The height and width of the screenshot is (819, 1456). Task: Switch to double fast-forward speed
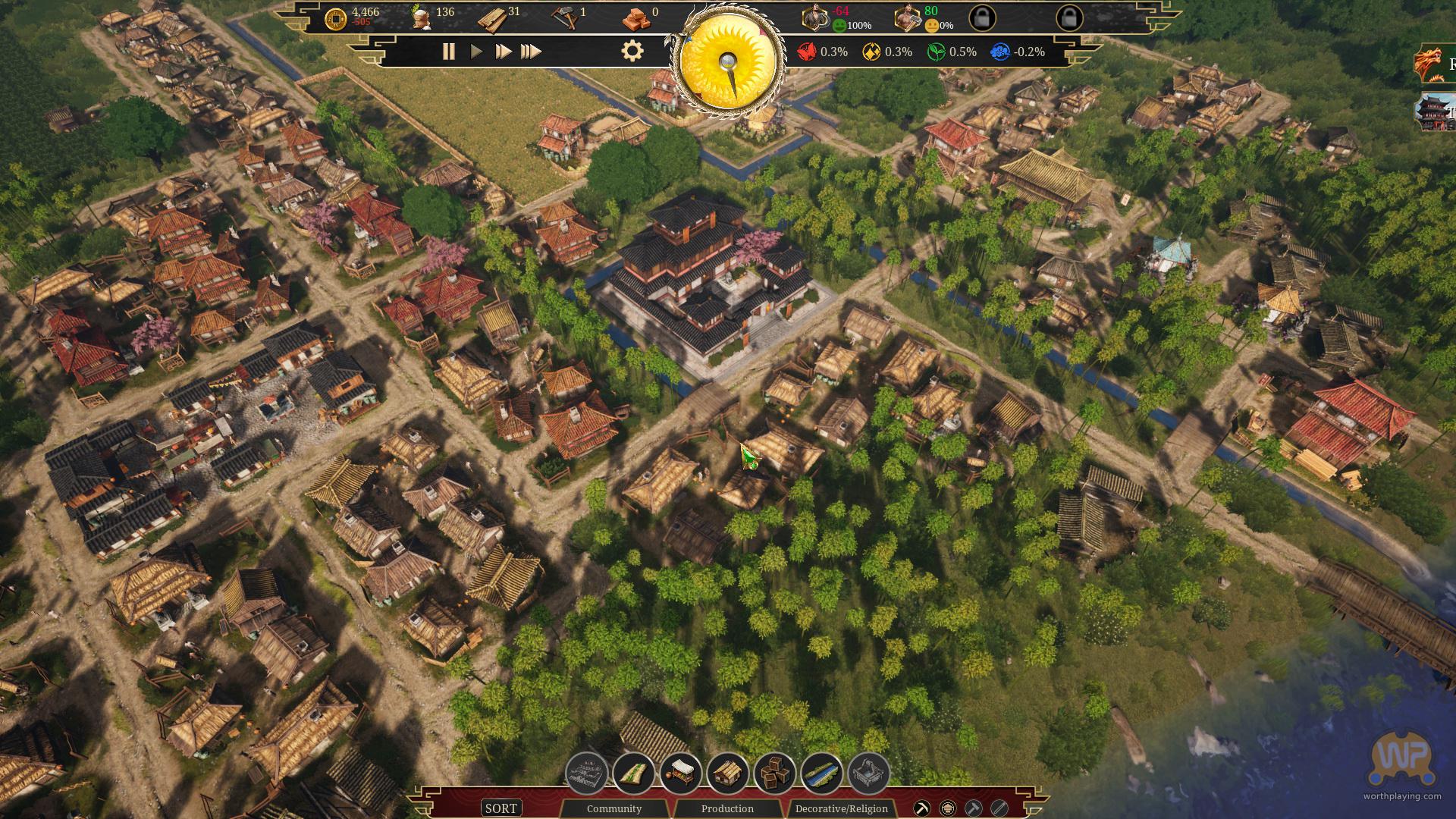[x=503, y=52]
